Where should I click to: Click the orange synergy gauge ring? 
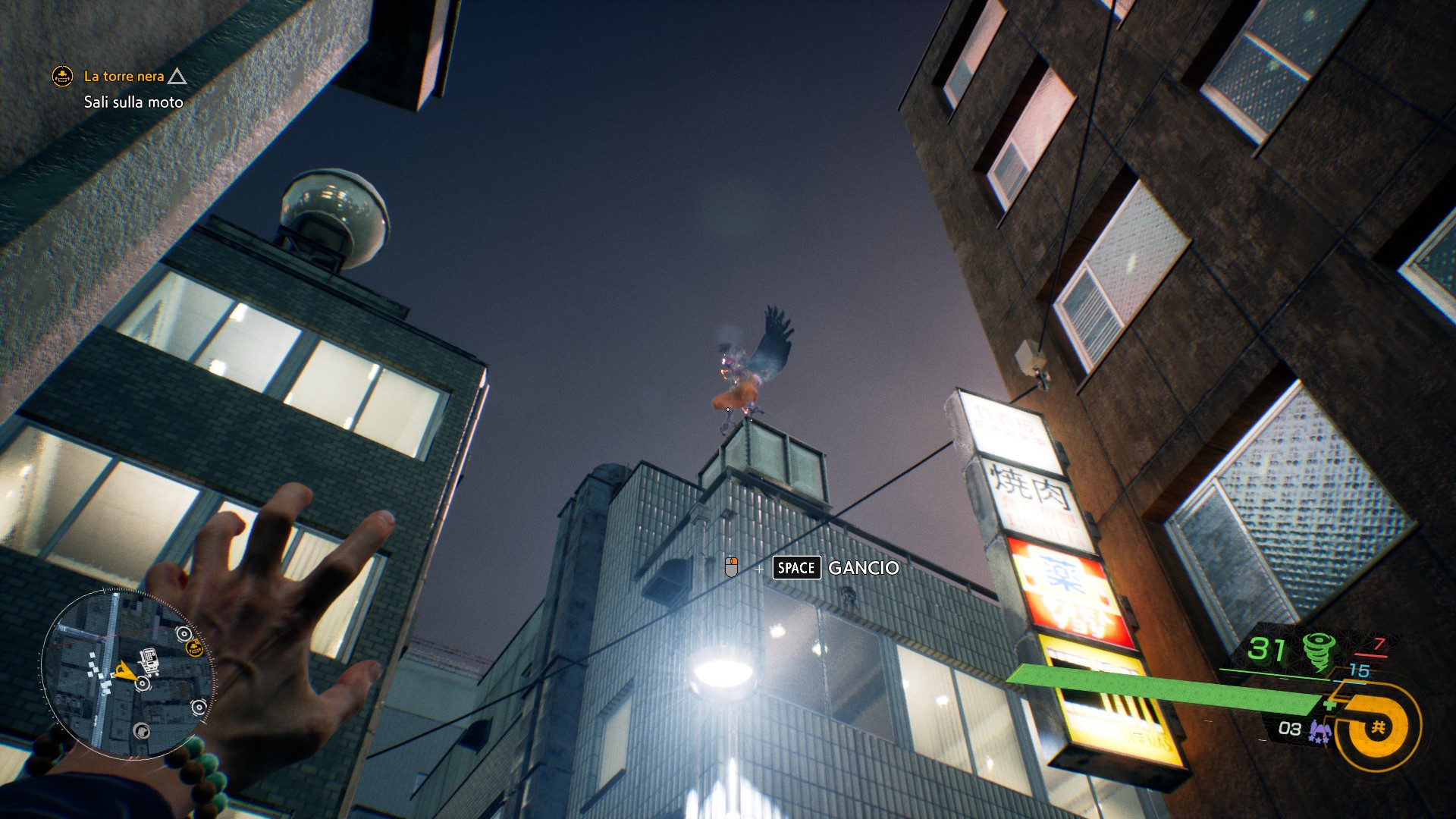tap(1377, 727)
